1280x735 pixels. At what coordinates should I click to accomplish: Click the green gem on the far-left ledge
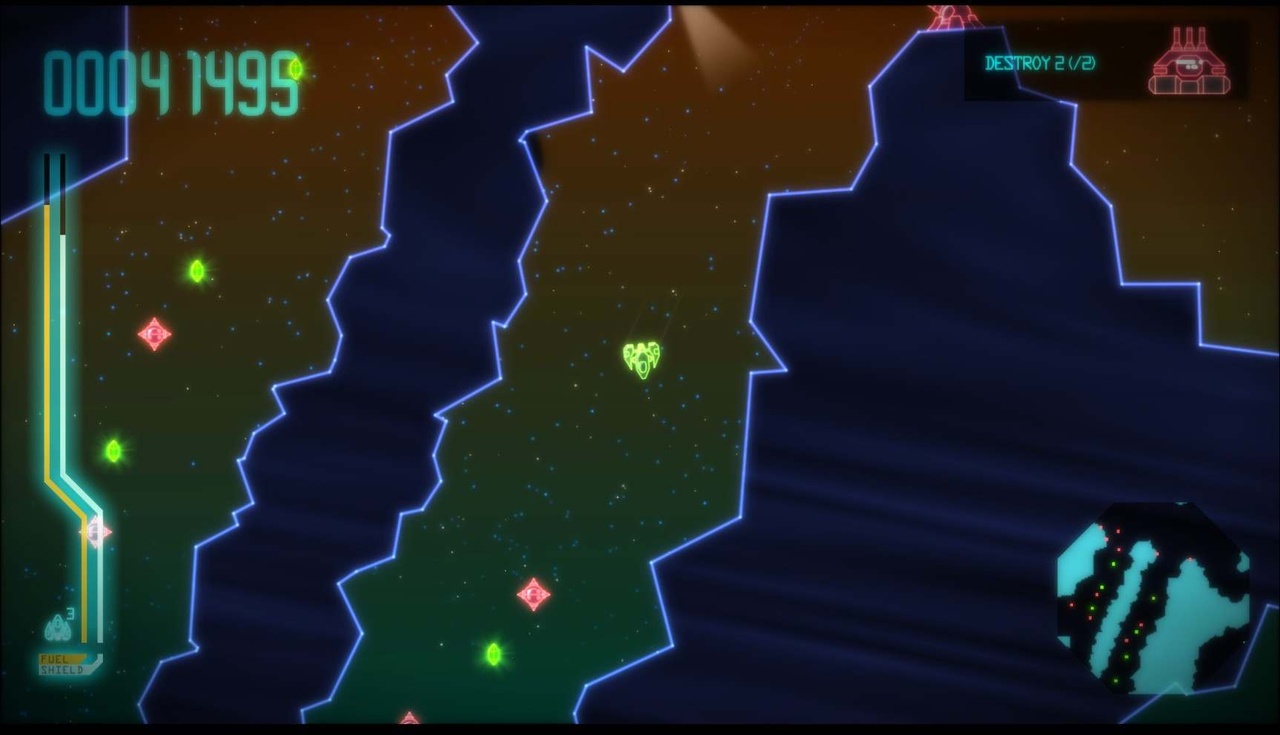point(113,450)
